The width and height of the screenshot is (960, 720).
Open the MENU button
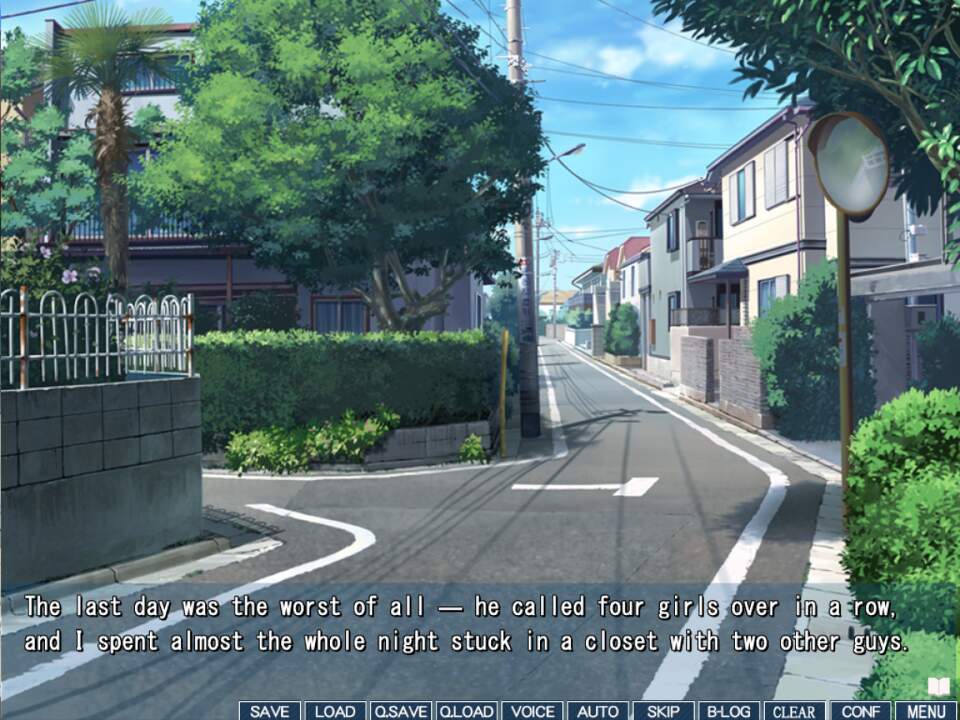point(926,711)
